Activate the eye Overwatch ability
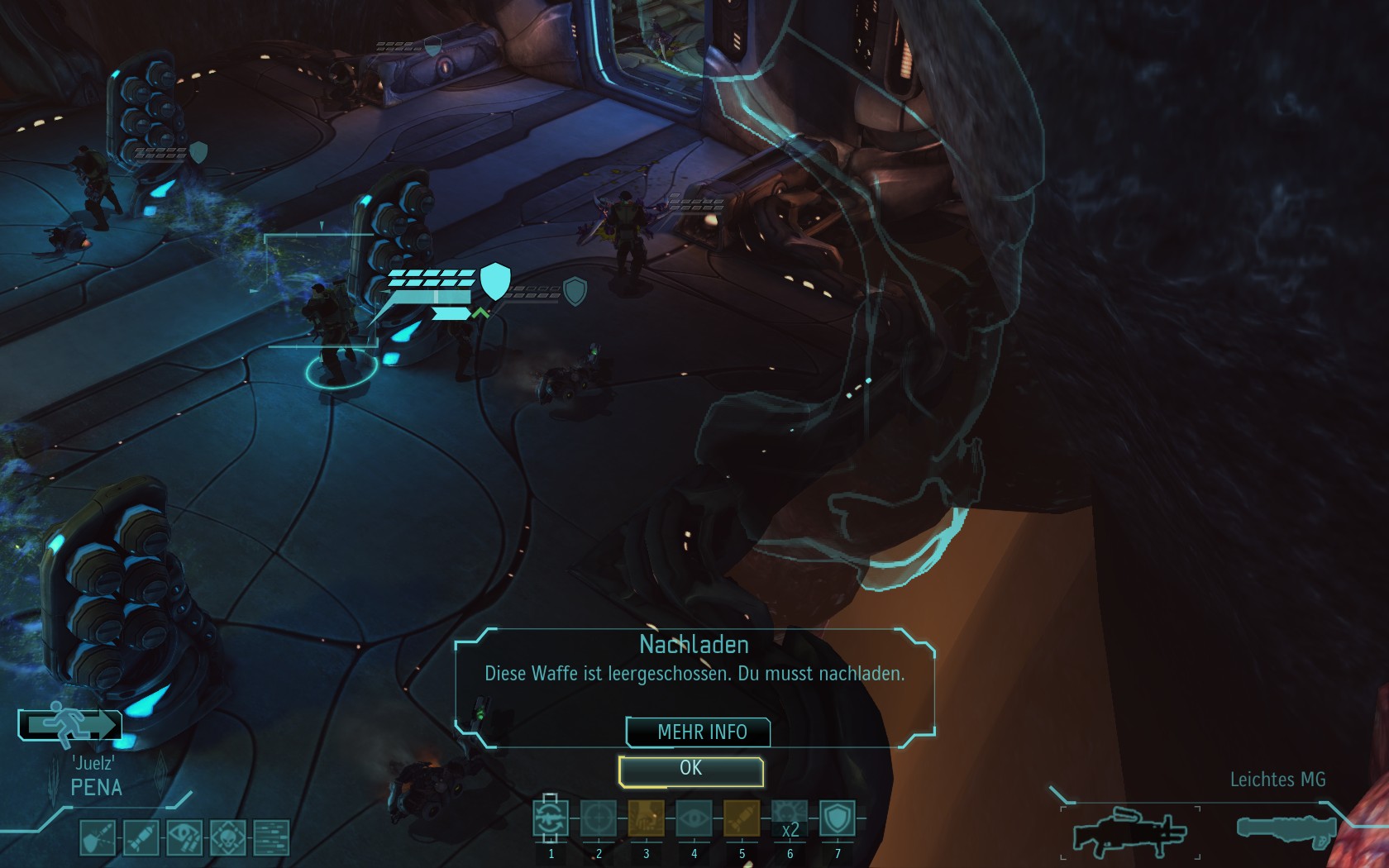1389x868 pixels. (694, 819)
